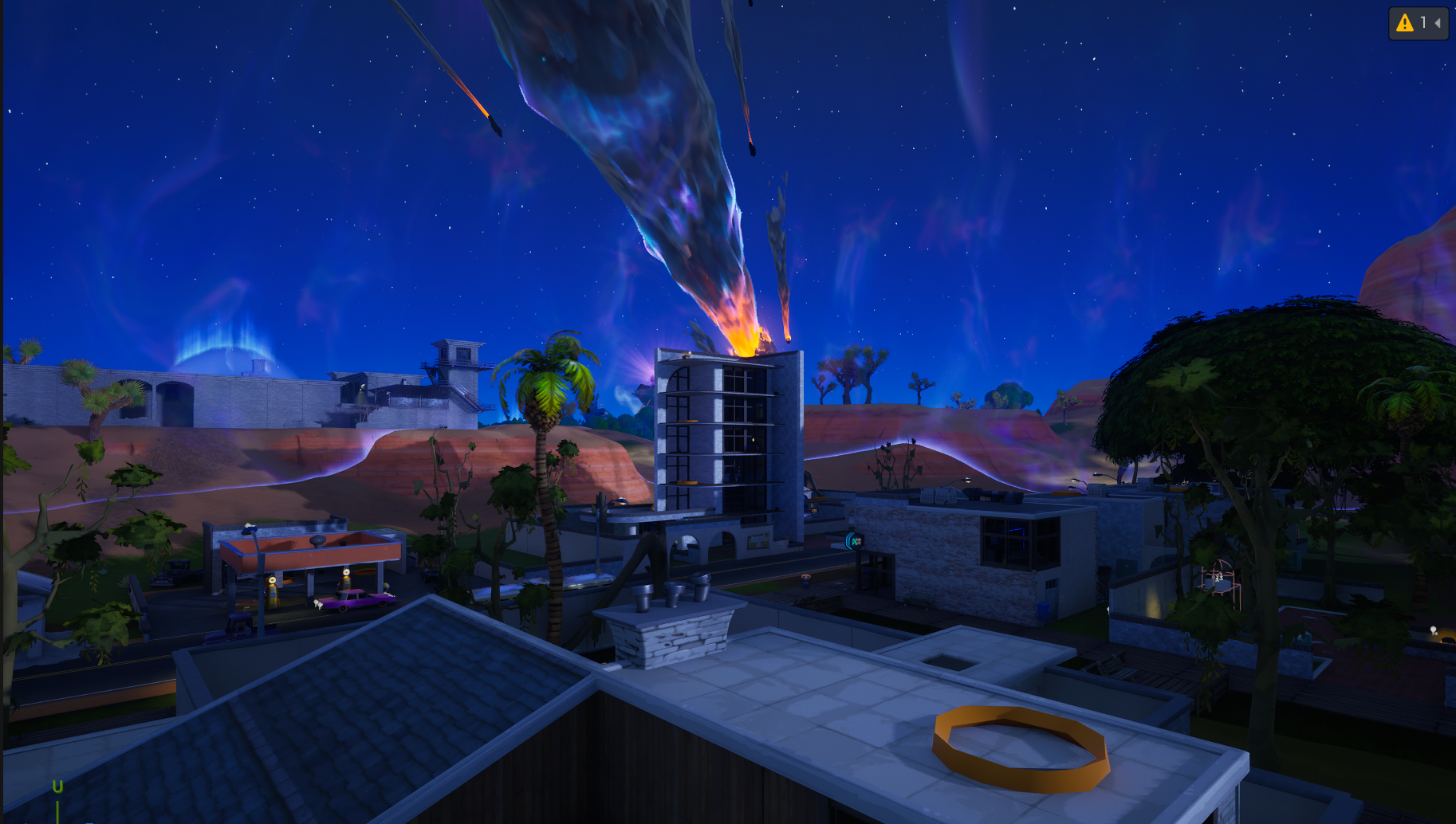
Task: Click the gas station canopy
Action: click(x=311, y=554)
